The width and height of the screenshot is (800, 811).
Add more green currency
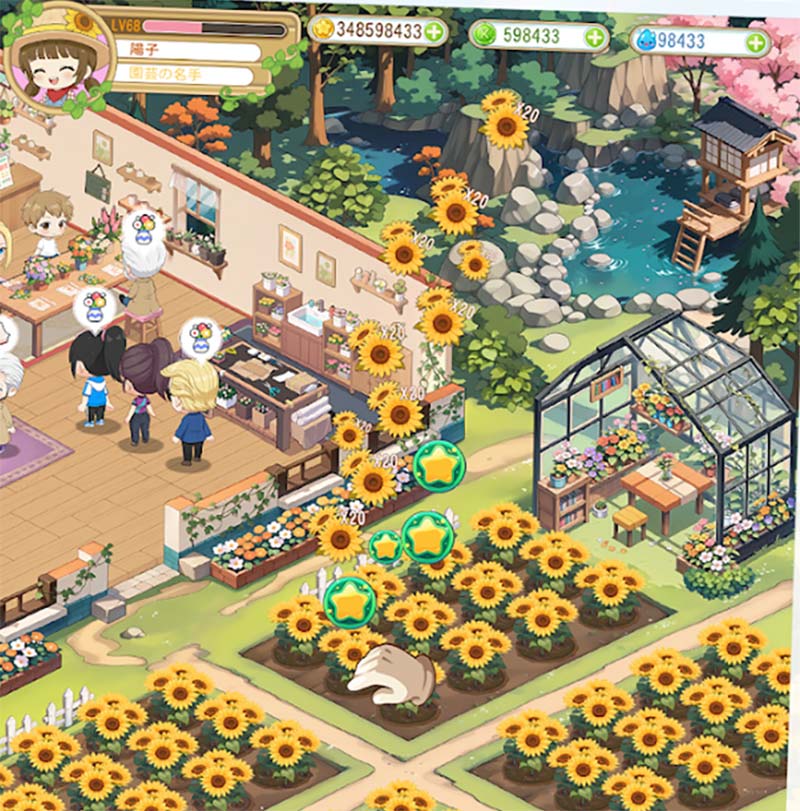594,38
